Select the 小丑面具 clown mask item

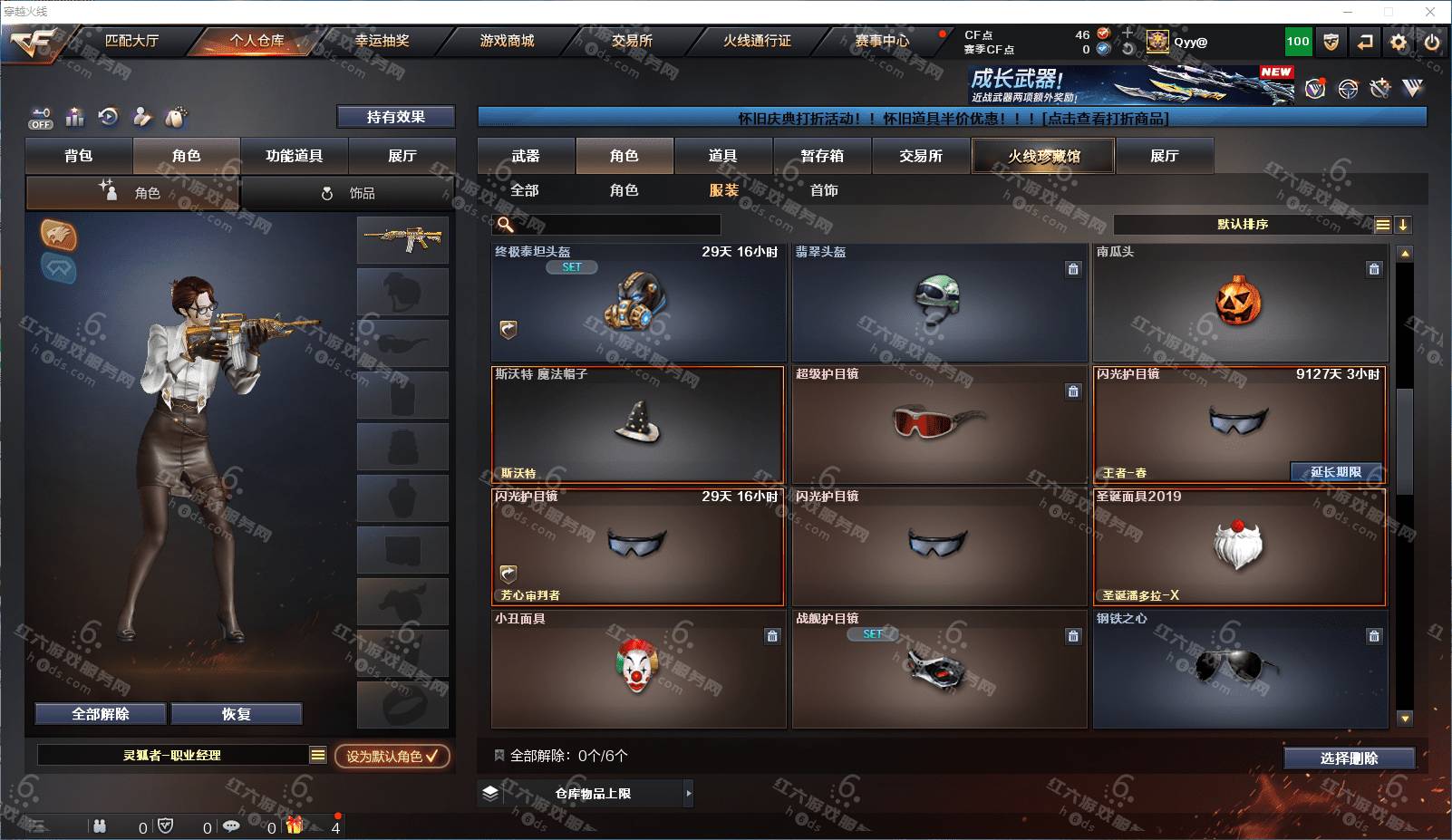637,669
